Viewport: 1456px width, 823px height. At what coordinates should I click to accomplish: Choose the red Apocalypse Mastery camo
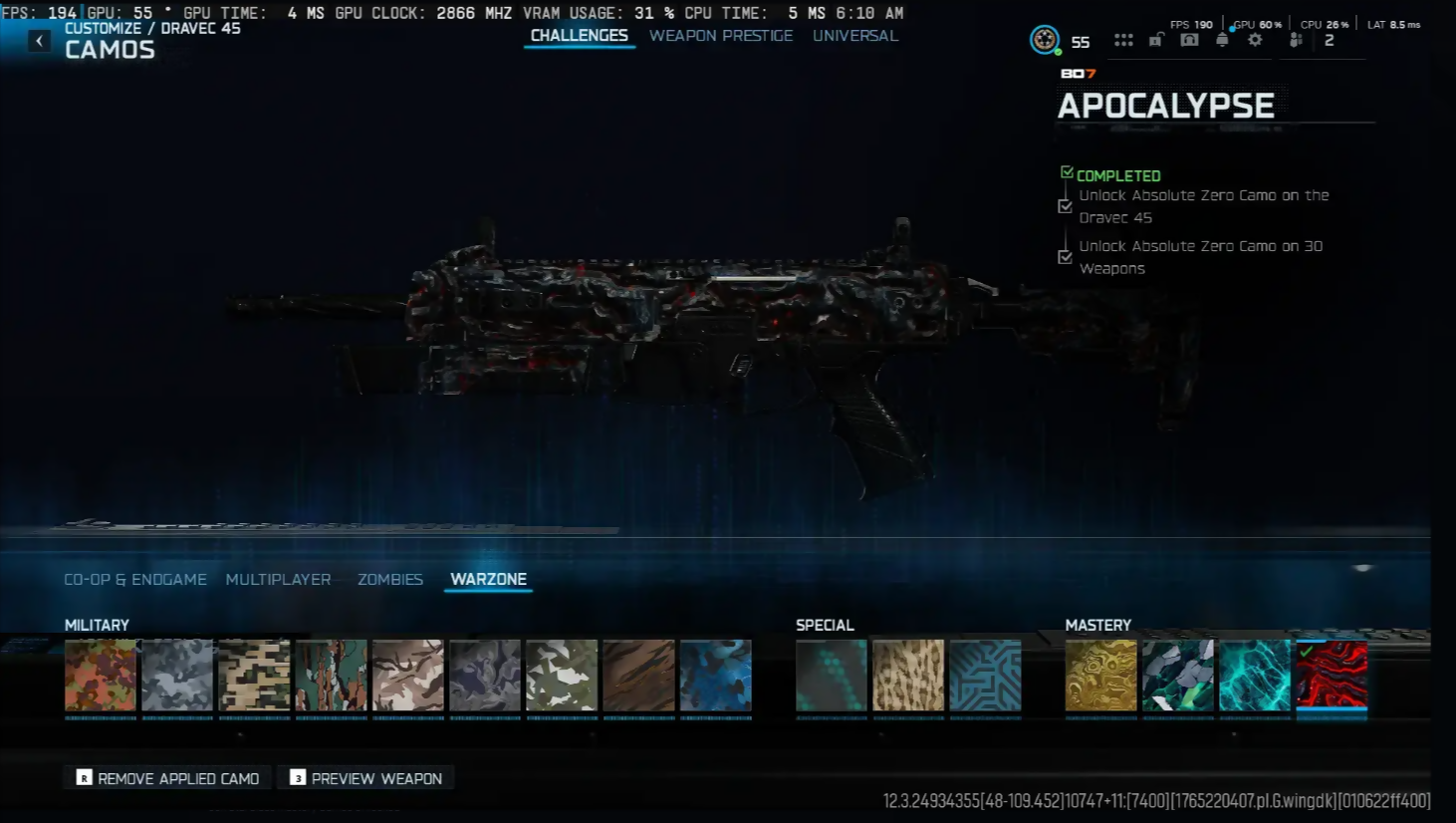[x=1332, y=676]
